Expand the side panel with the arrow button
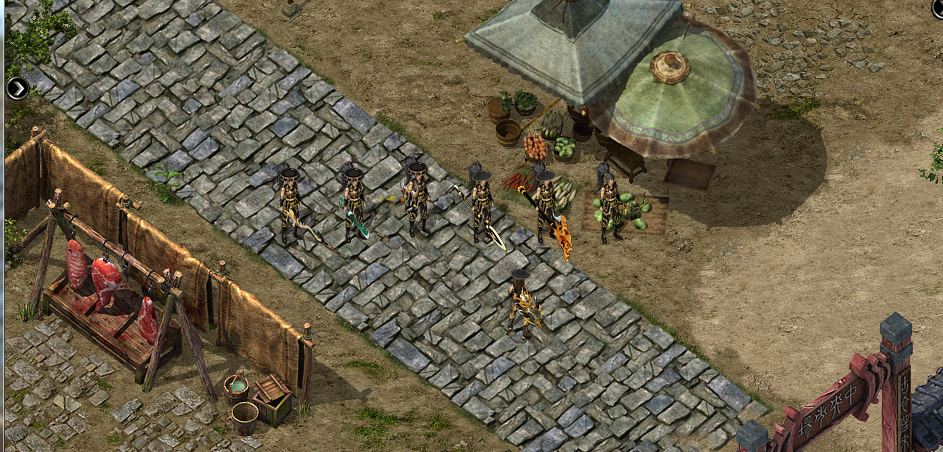This screenshot has height=452, width=943. click(17, 88)
